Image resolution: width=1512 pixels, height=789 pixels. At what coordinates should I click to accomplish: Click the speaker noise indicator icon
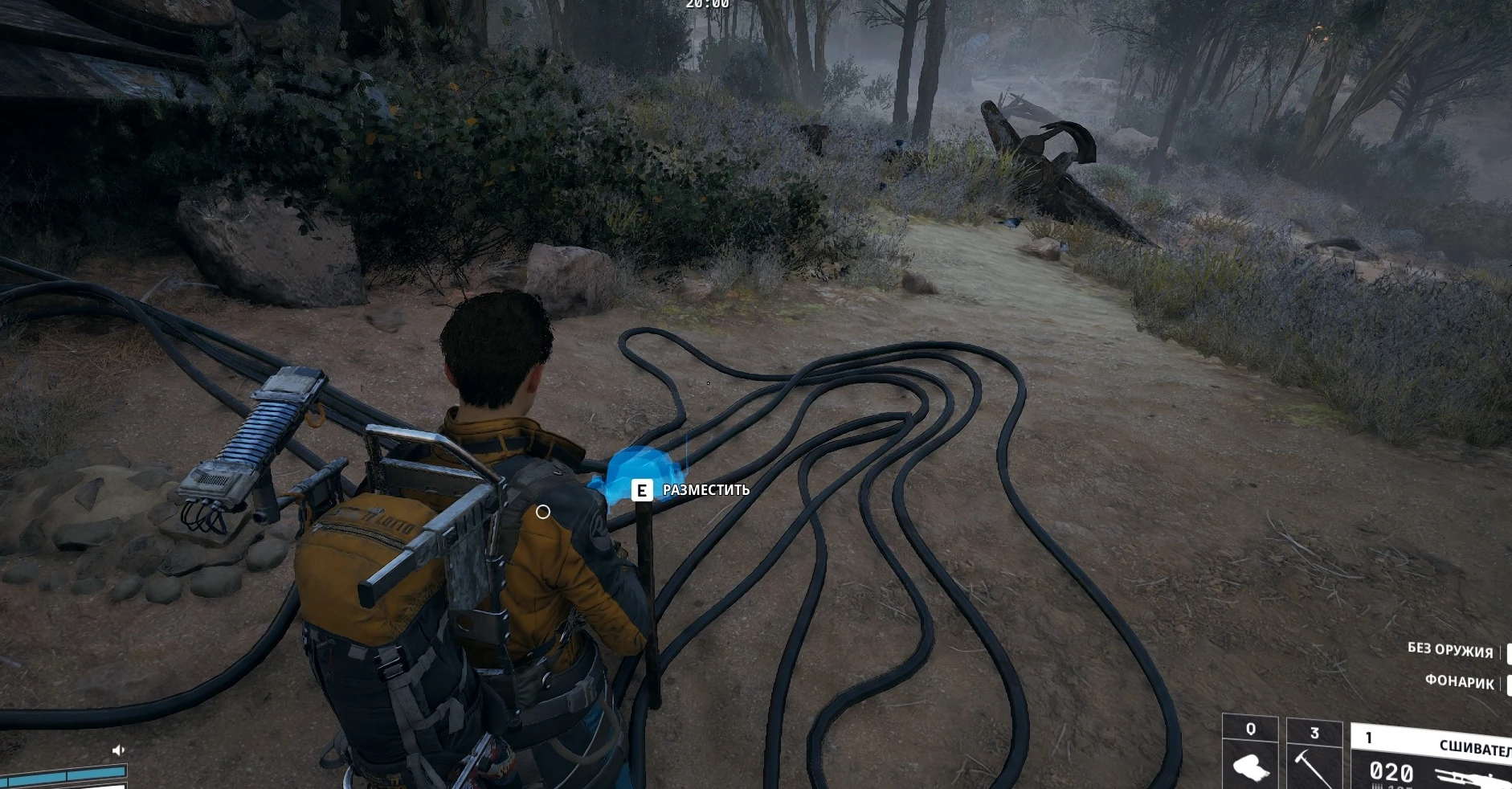(119, 750)
